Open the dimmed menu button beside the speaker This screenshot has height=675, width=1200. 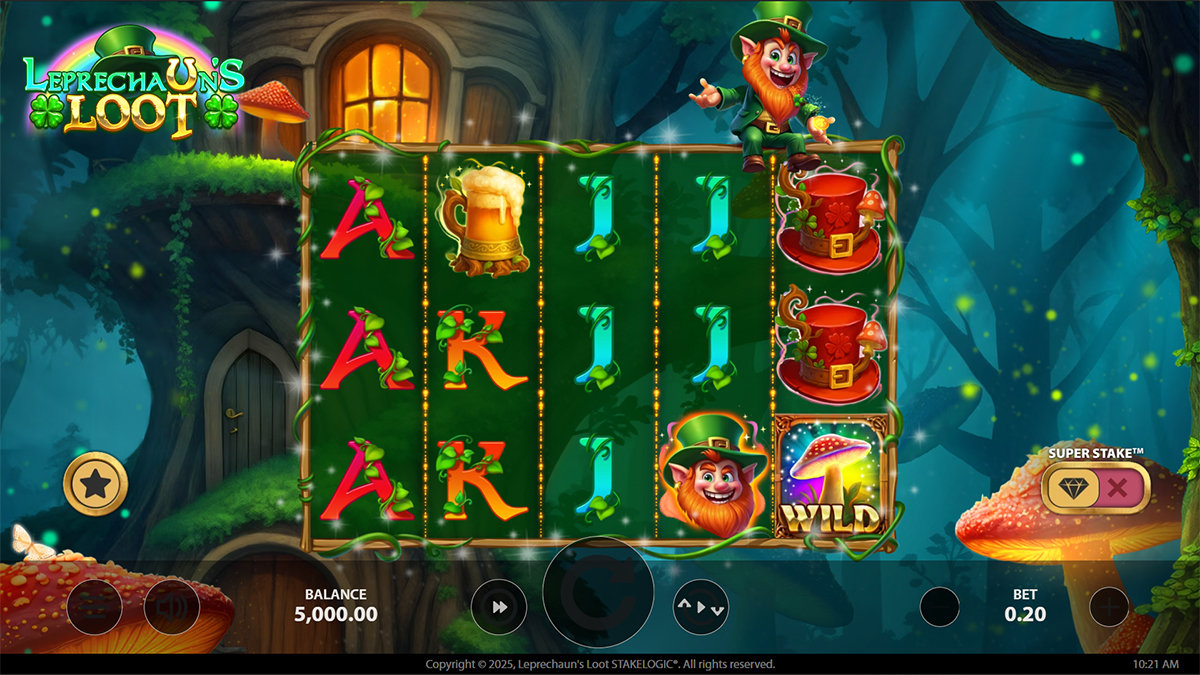click(x=94, y=607)
